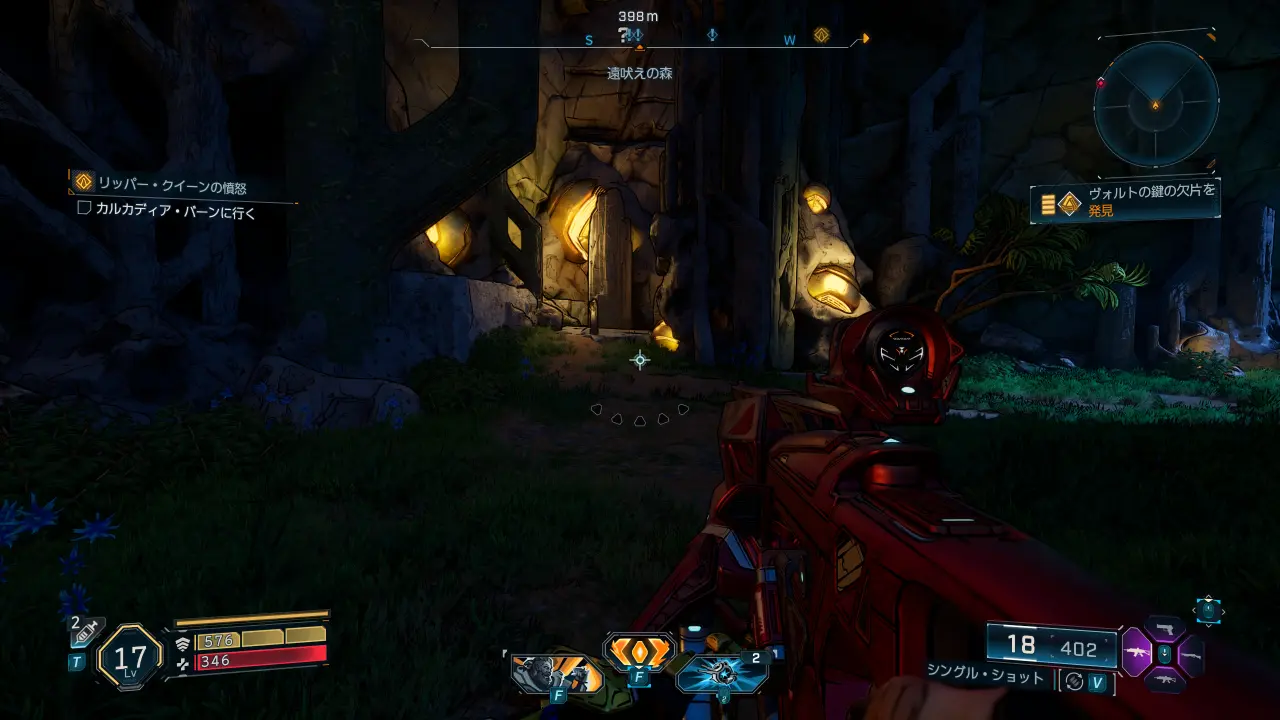Open the circular minimap radar

click(1155, 104)
